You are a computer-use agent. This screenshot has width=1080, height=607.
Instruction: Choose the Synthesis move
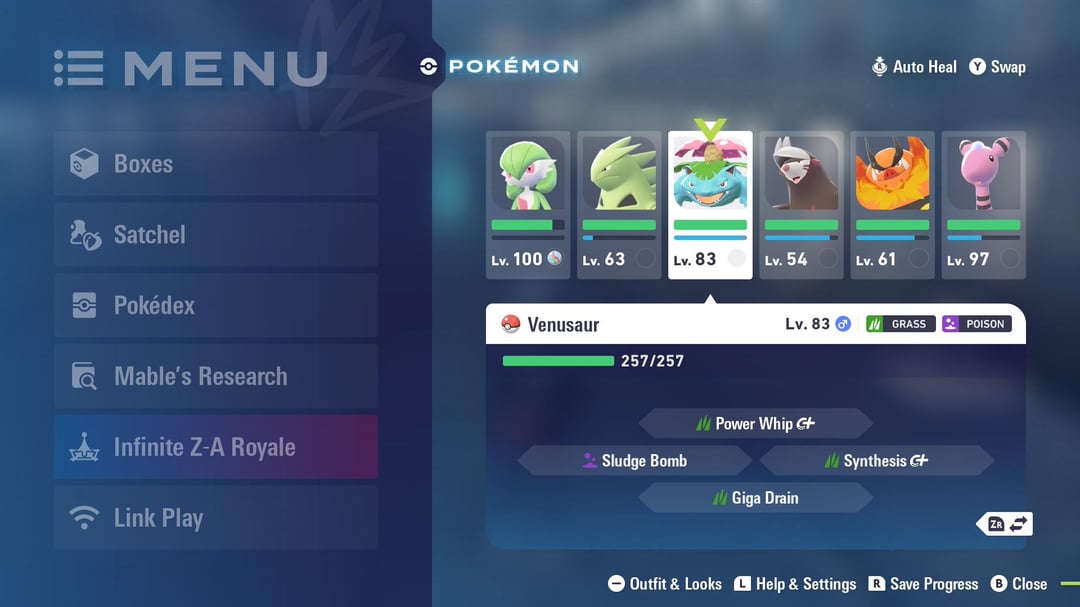point(877,461)
